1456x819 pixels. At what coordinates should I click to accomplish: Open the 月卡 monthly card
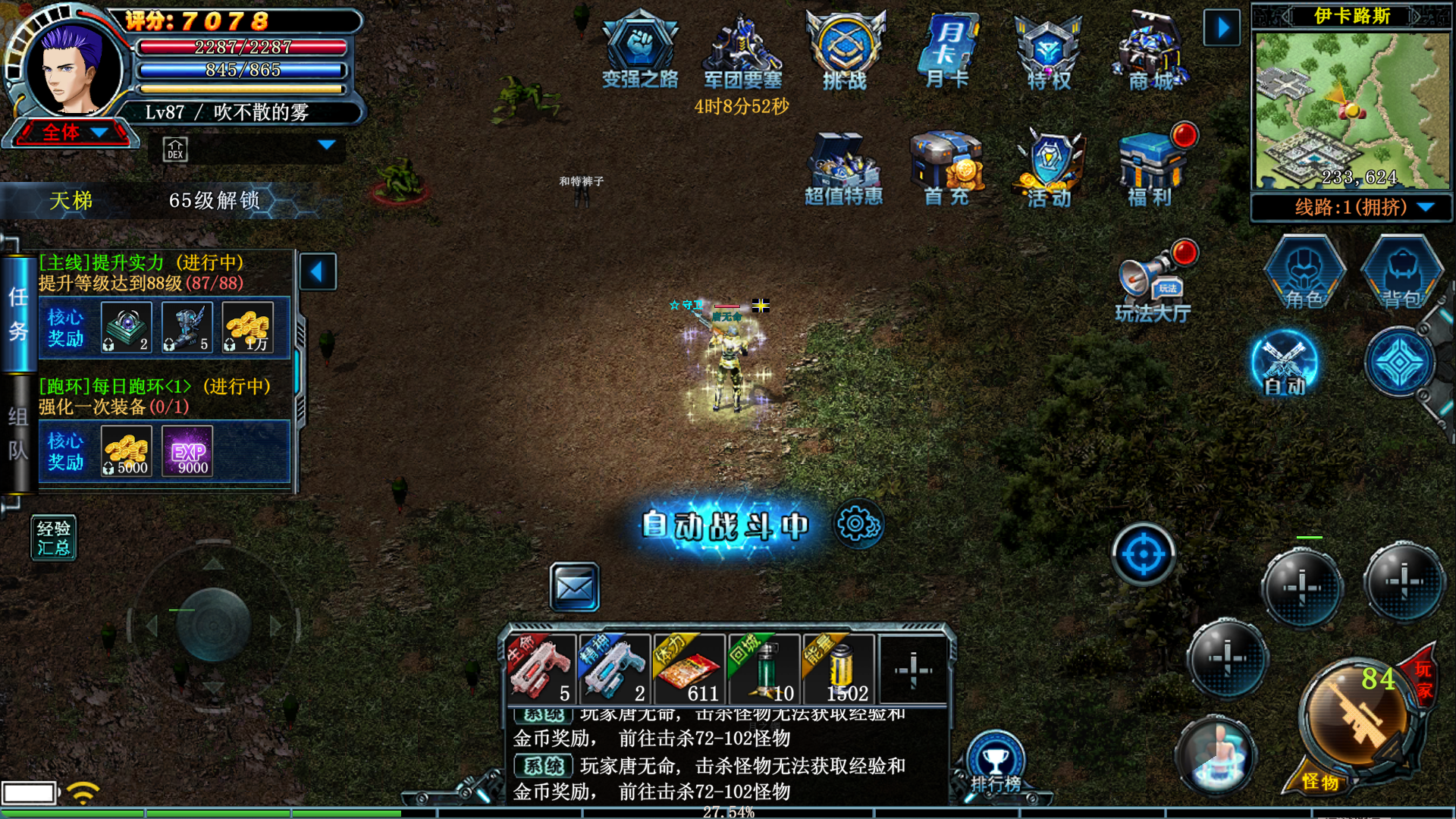tap(947, 50)
